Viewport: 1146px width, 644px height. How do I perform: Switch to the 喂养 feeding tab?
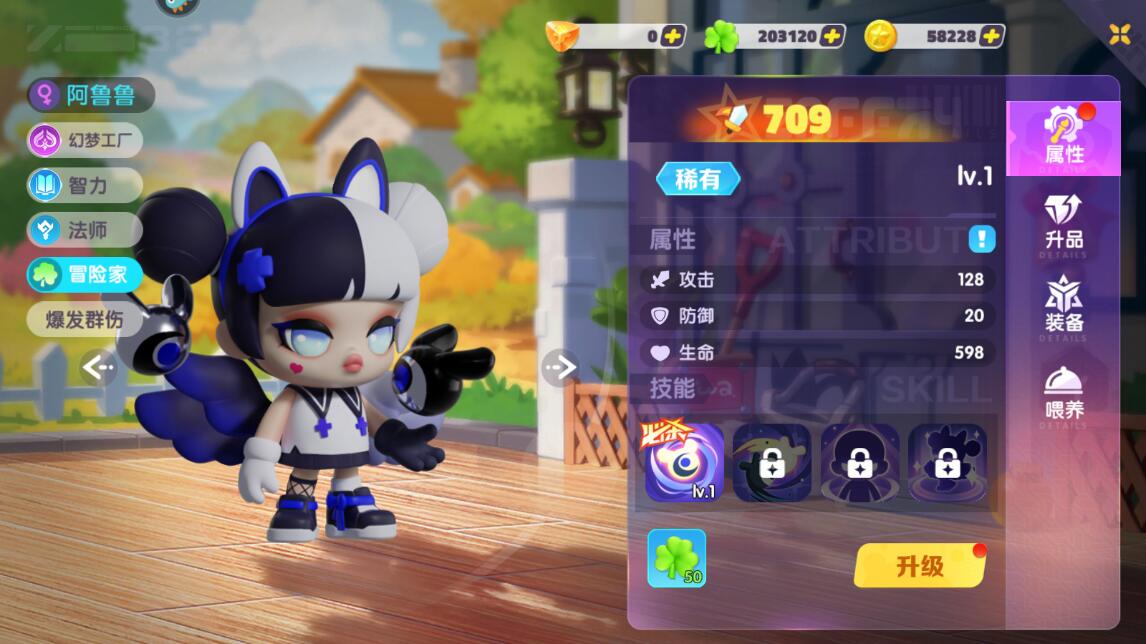point(1063,393)
